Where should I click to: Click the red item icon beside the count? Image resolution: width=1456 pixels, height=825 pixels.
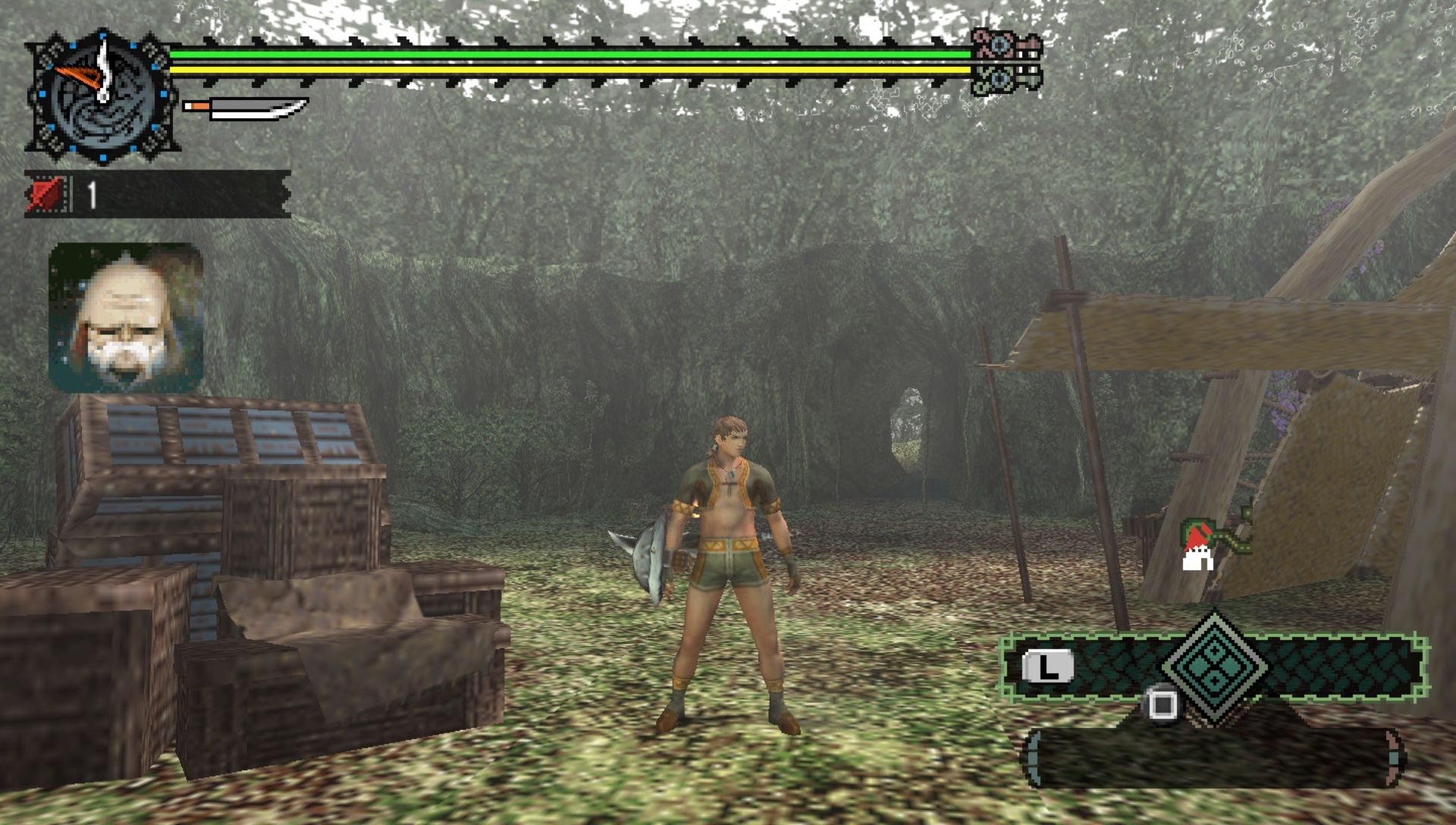point(47,195)
